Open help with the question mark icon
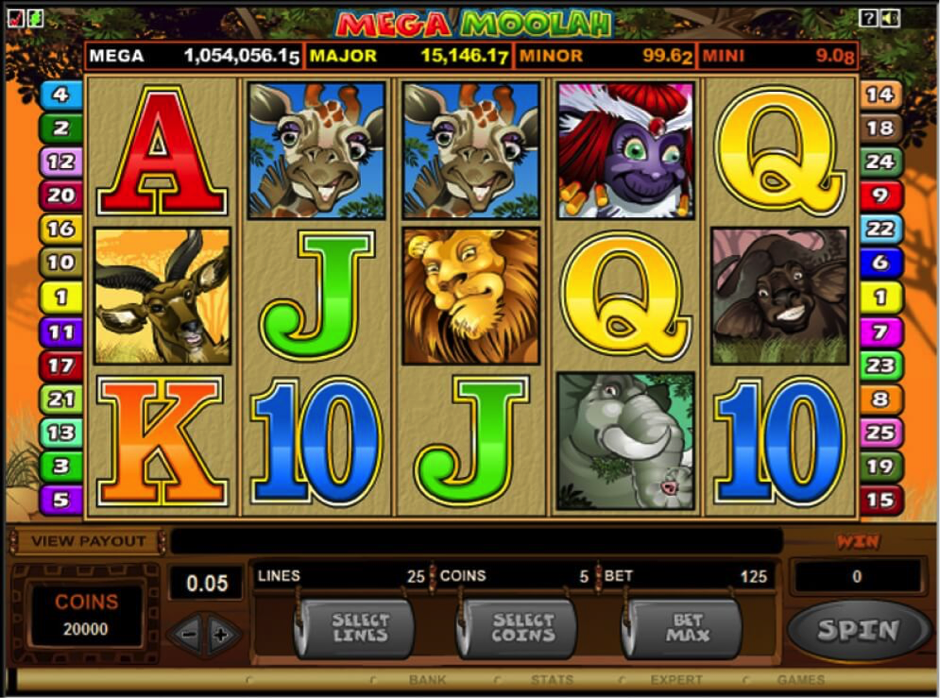Screen dimensions: 940x698 tap(868, 18)
